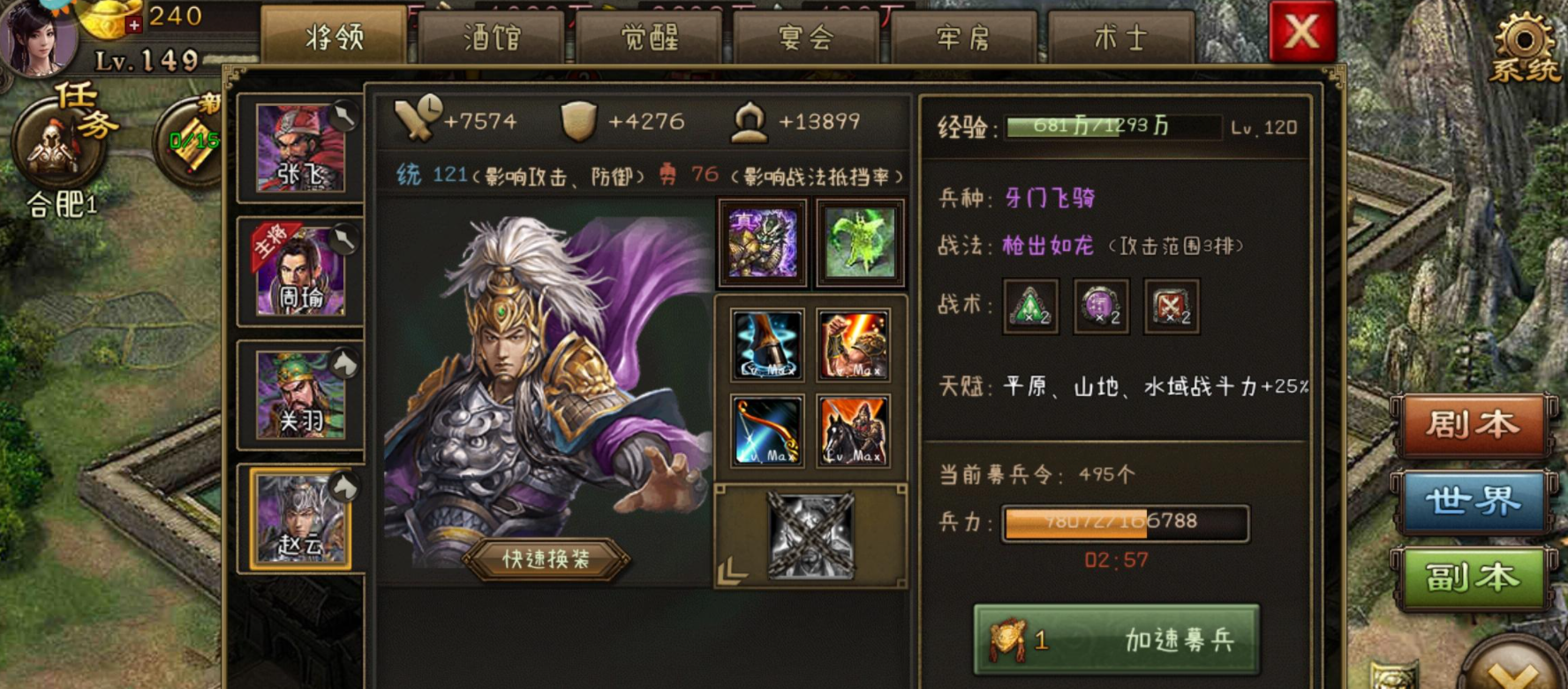Image resolution: width=1568 pixels, height=689 pixels.
Task: Select the purple orb tactic x2
Action: pos(1100,307)
